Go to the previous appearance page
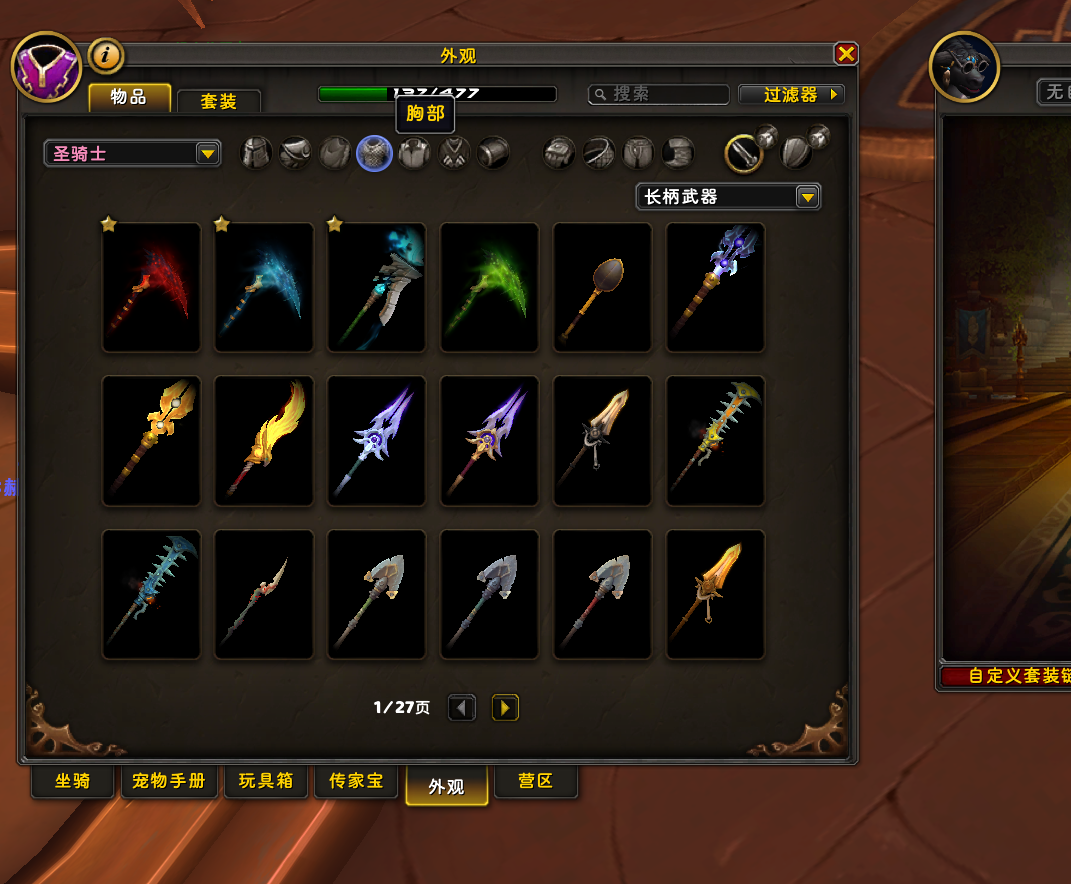Image resolution: width=1071 pixels, height=884 pixels. [x=461, y=708]
